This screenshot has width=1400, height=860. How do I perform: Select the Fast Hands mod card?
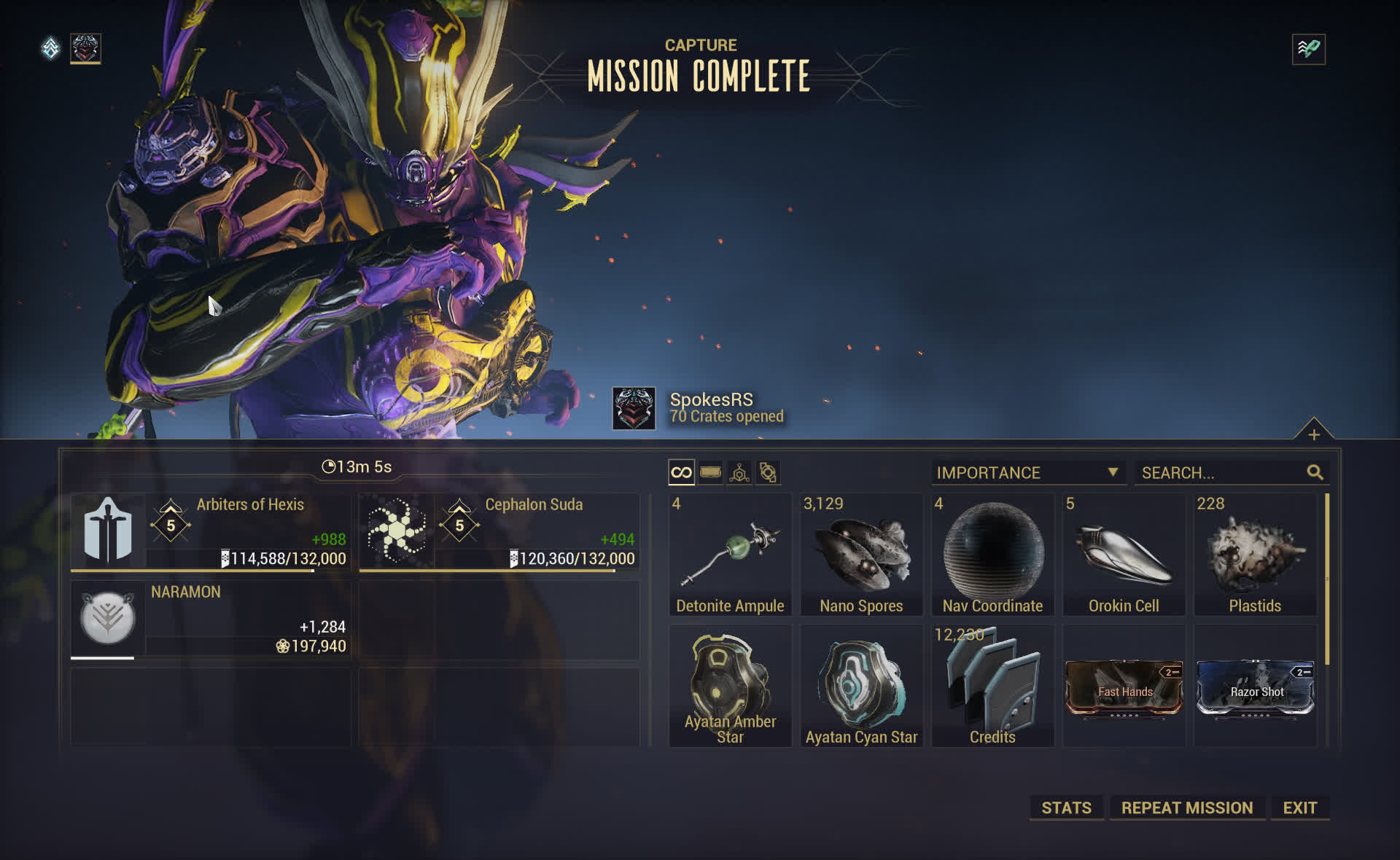point(1124,689)
